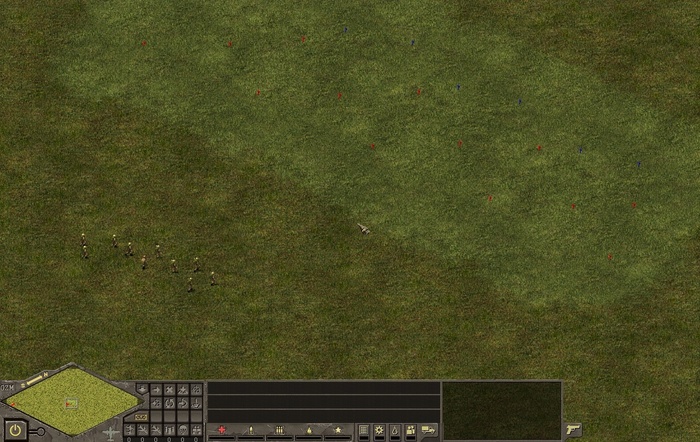Viewport: 700px width, 442px height.
Task: Activate the gear settings icon
Action: [x=379, y=430]
